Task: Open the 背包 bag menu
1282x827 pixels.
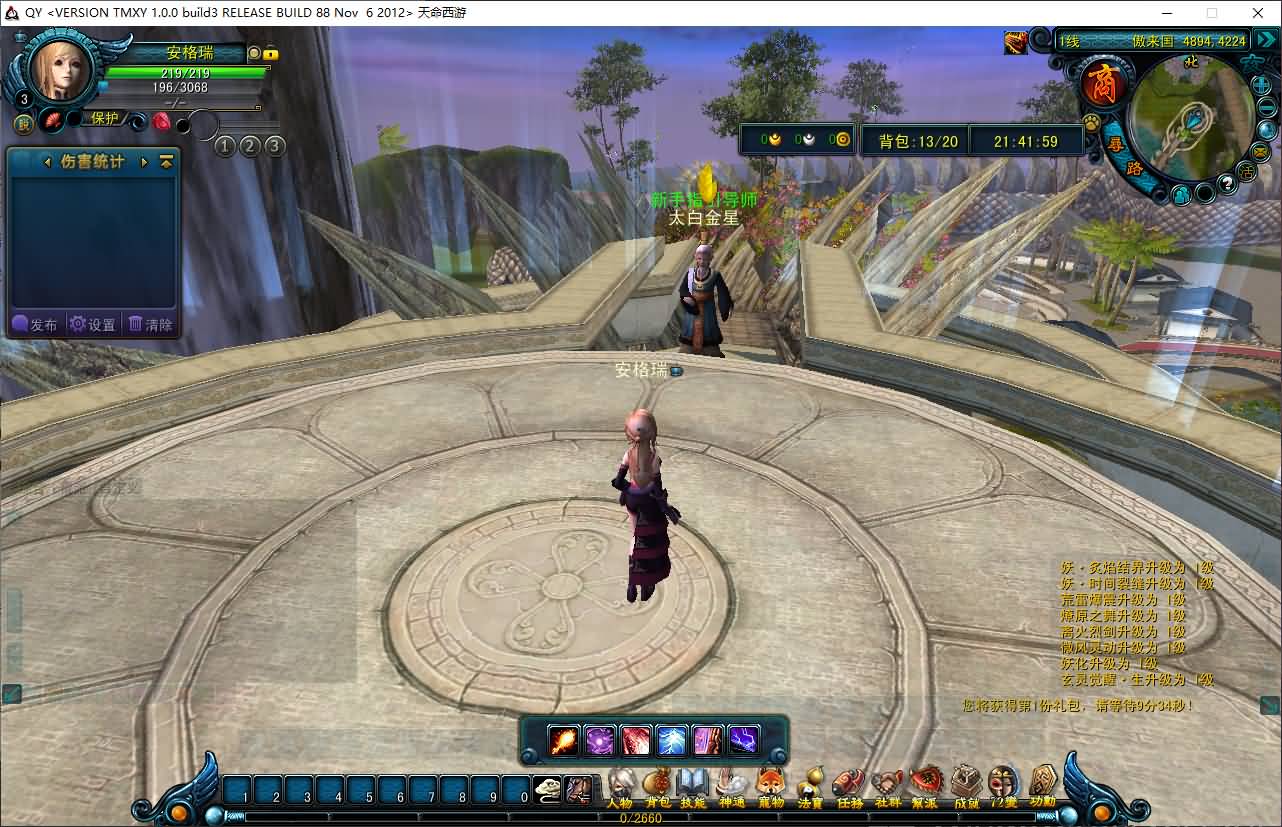Action: 657,785
